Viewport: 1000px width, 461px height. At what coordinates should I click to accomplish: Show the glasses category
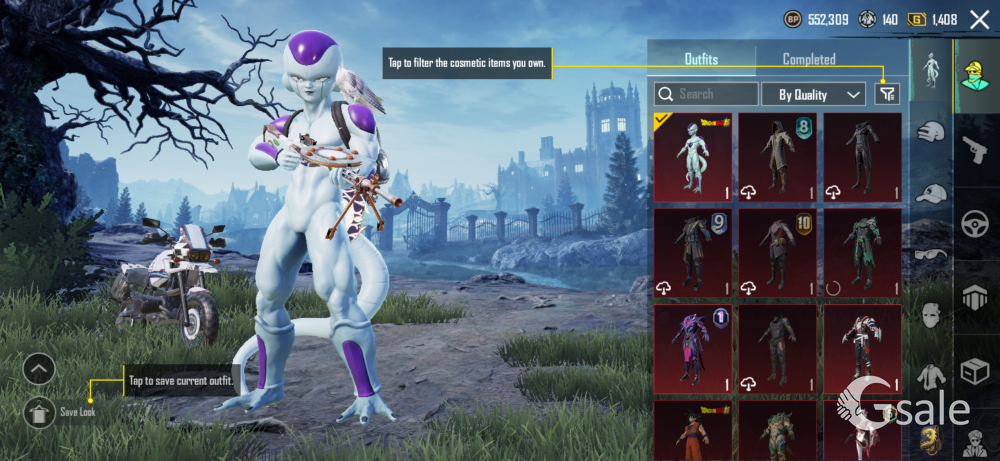[931, 253]
